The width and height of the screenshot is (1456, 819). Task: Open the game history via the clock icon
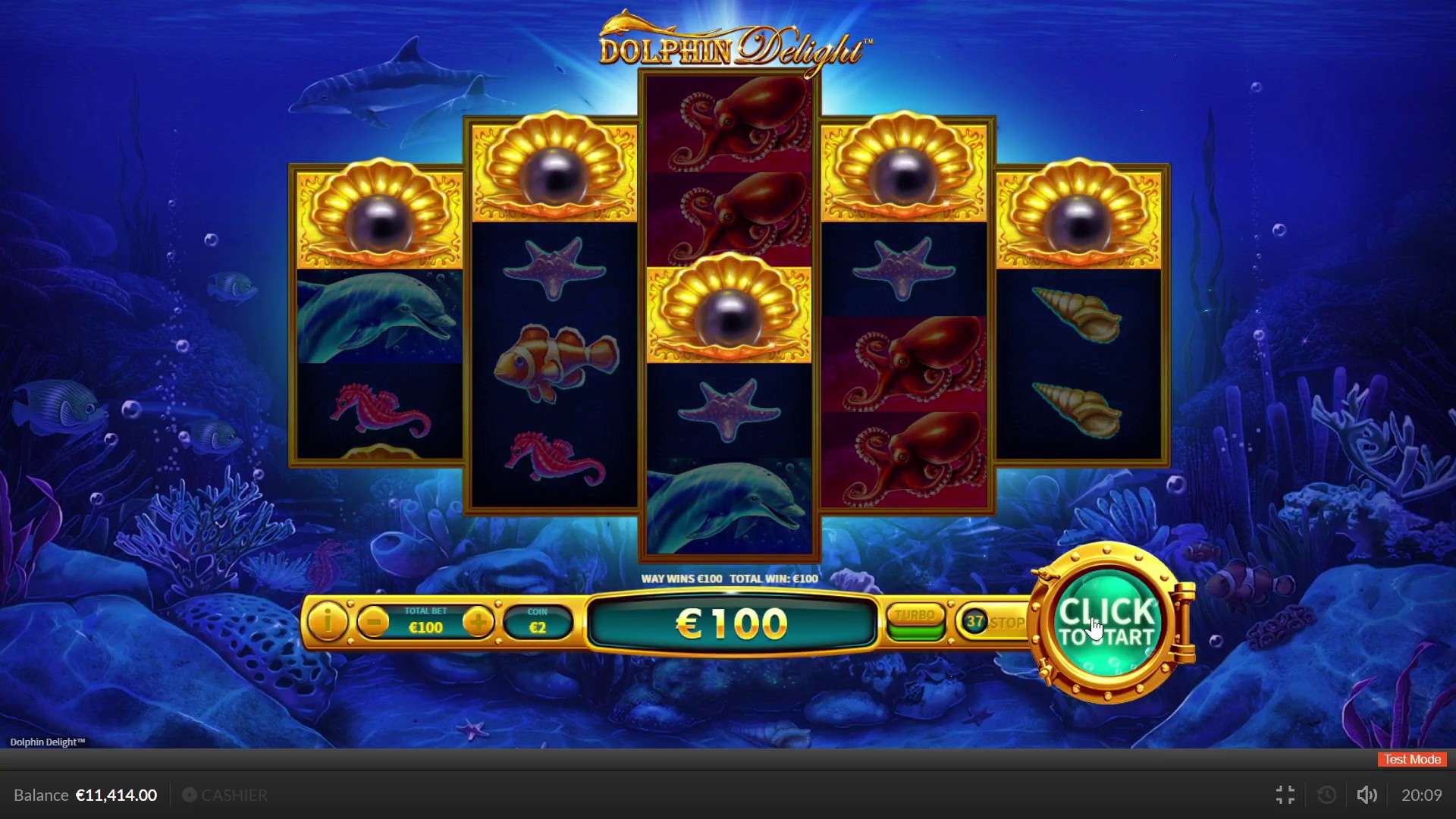click(1326, 795)
